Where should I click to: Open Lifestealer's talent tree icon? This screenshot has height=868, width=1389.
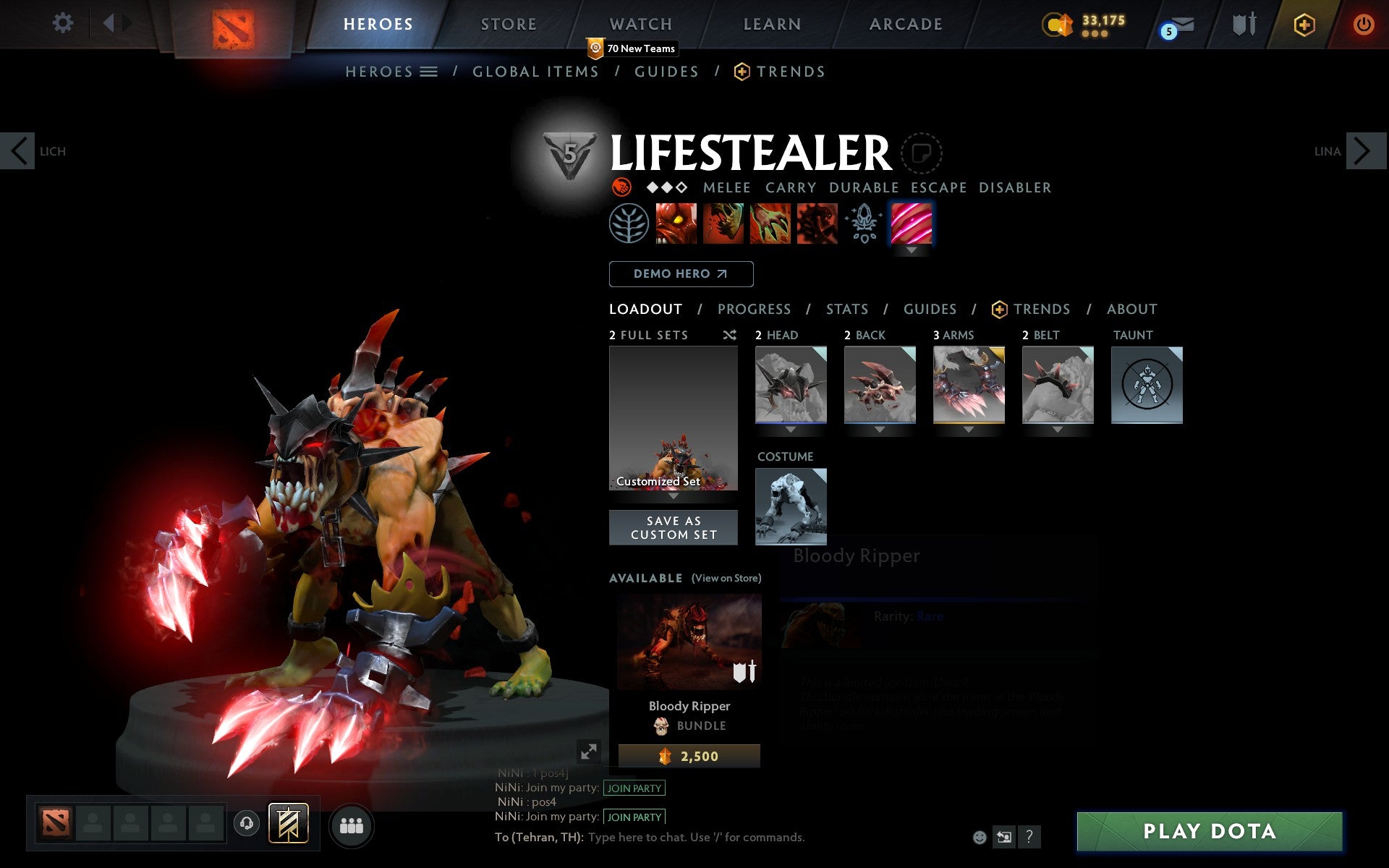coord(630,224)
